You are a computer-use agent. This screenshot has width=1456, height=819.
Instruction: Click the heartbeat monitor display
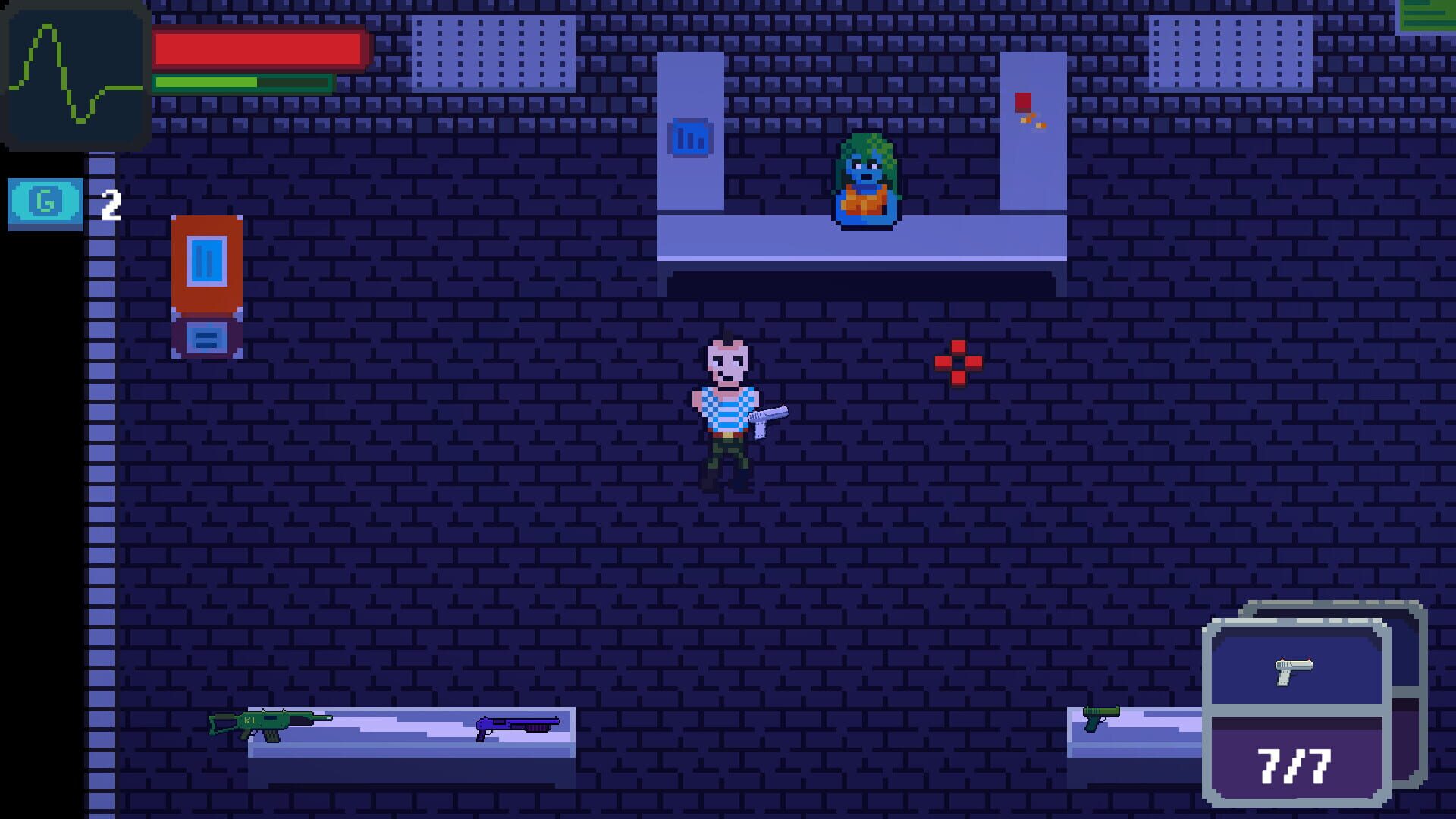point(74,76)
